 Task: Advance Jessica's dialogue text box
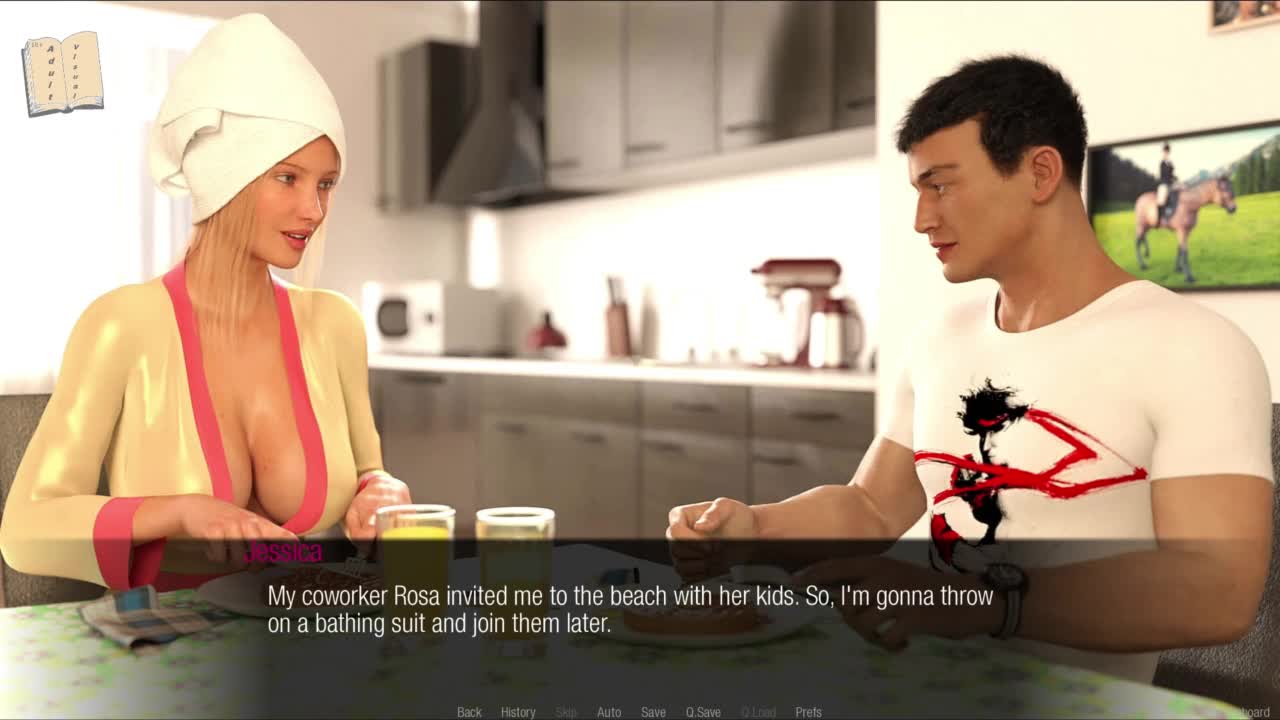point(630,610)
